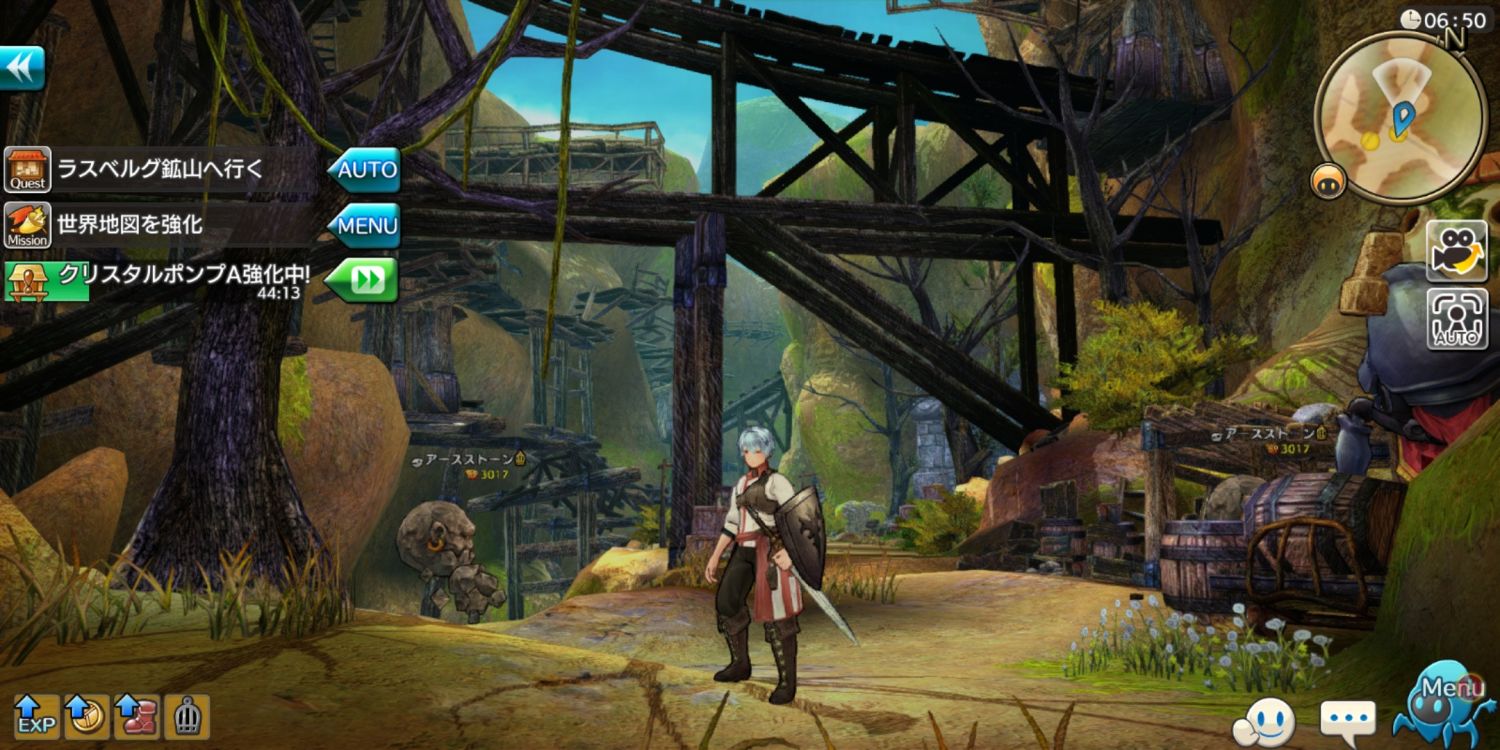Open the 世界地図を強化 mission entry
The width and height of the screenshot is (1500, 750).
(130, 226)
